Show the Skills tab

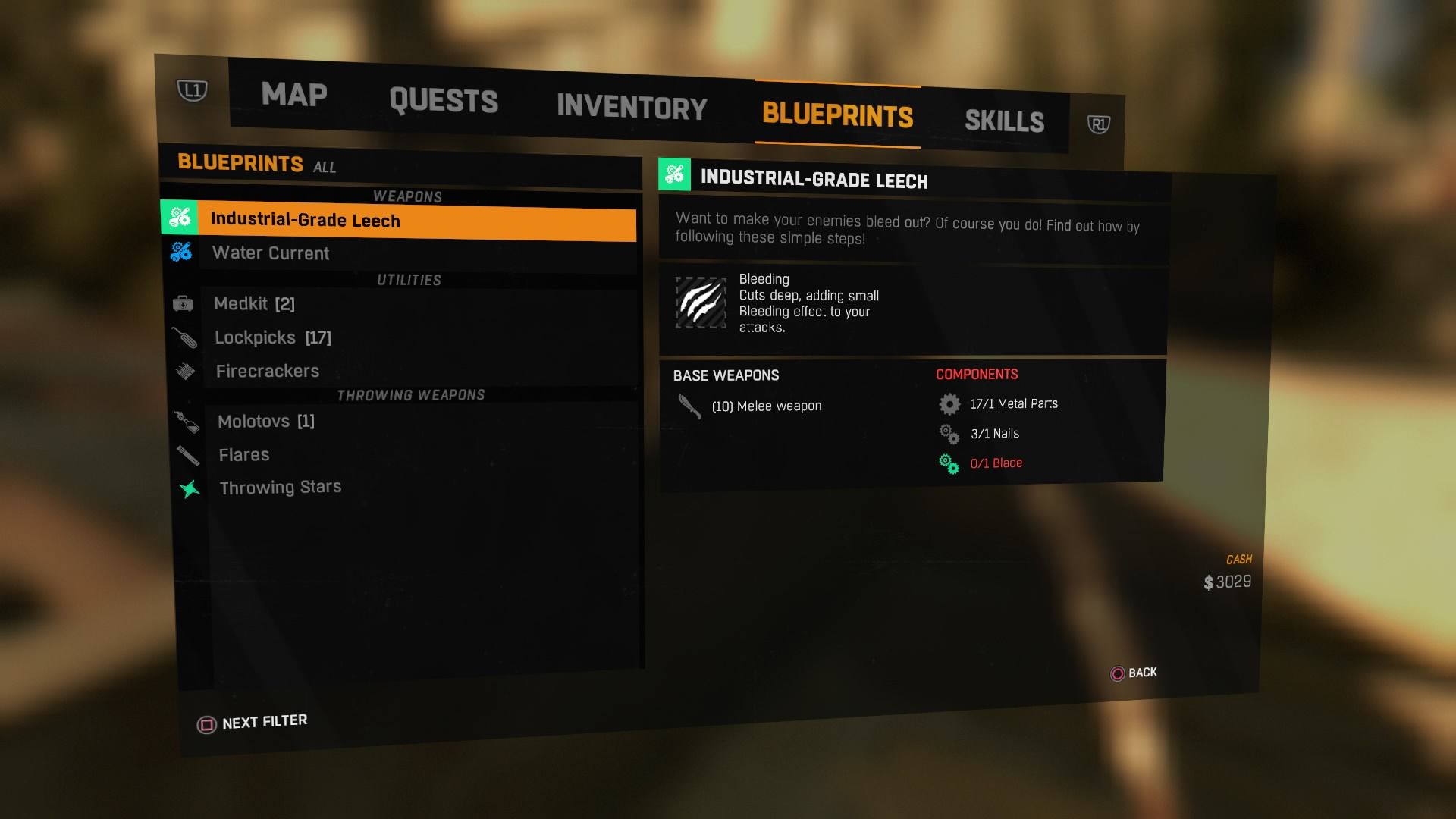(1004, 121)
